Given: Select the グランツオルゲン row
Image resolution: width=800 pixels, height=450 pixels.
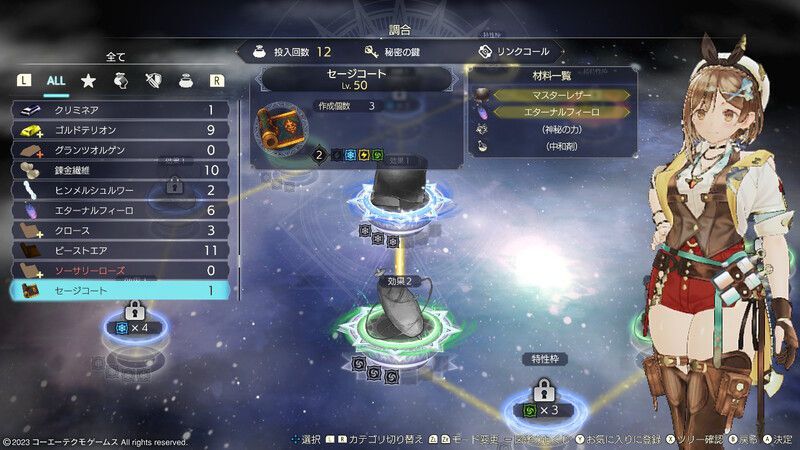Looking at the screenshot, I should click(120, 150).
